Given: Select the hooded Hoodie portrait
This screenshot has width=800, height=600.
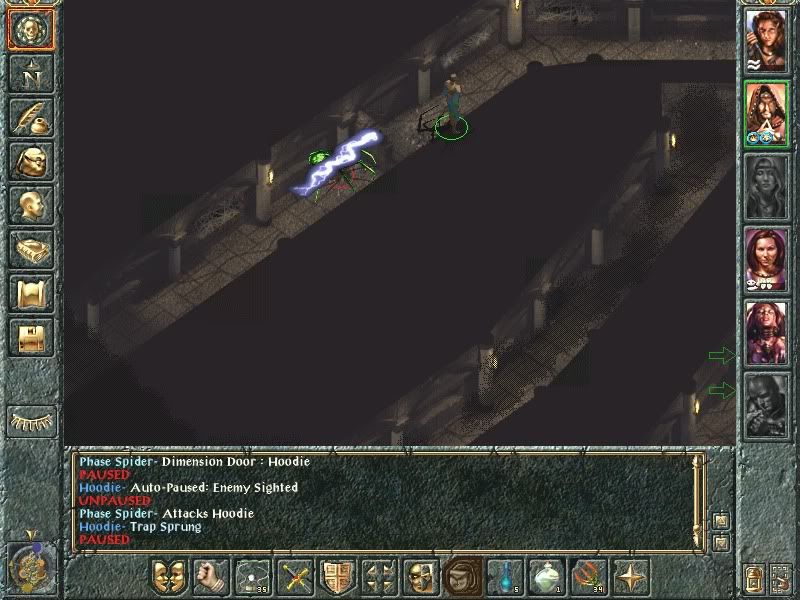Looking at the screenshot, I should tap(766, 114).
